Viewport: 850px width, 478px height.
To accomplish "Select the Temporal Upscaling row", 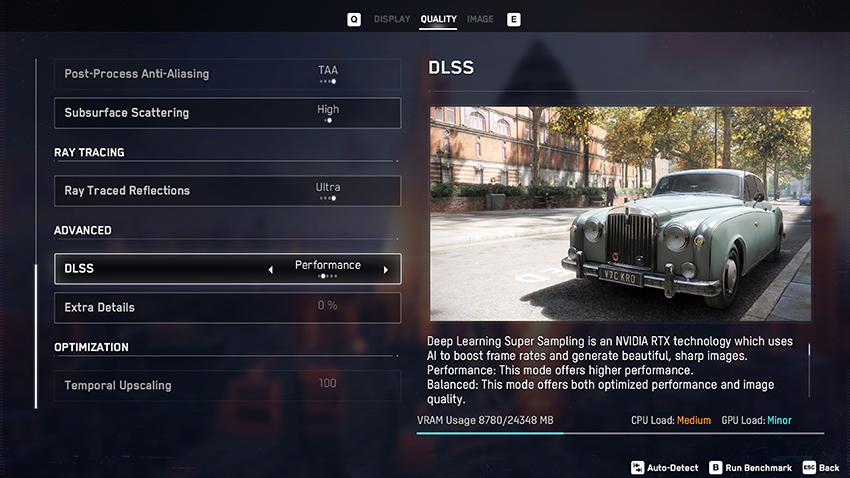I will click(x=227, y=385).
